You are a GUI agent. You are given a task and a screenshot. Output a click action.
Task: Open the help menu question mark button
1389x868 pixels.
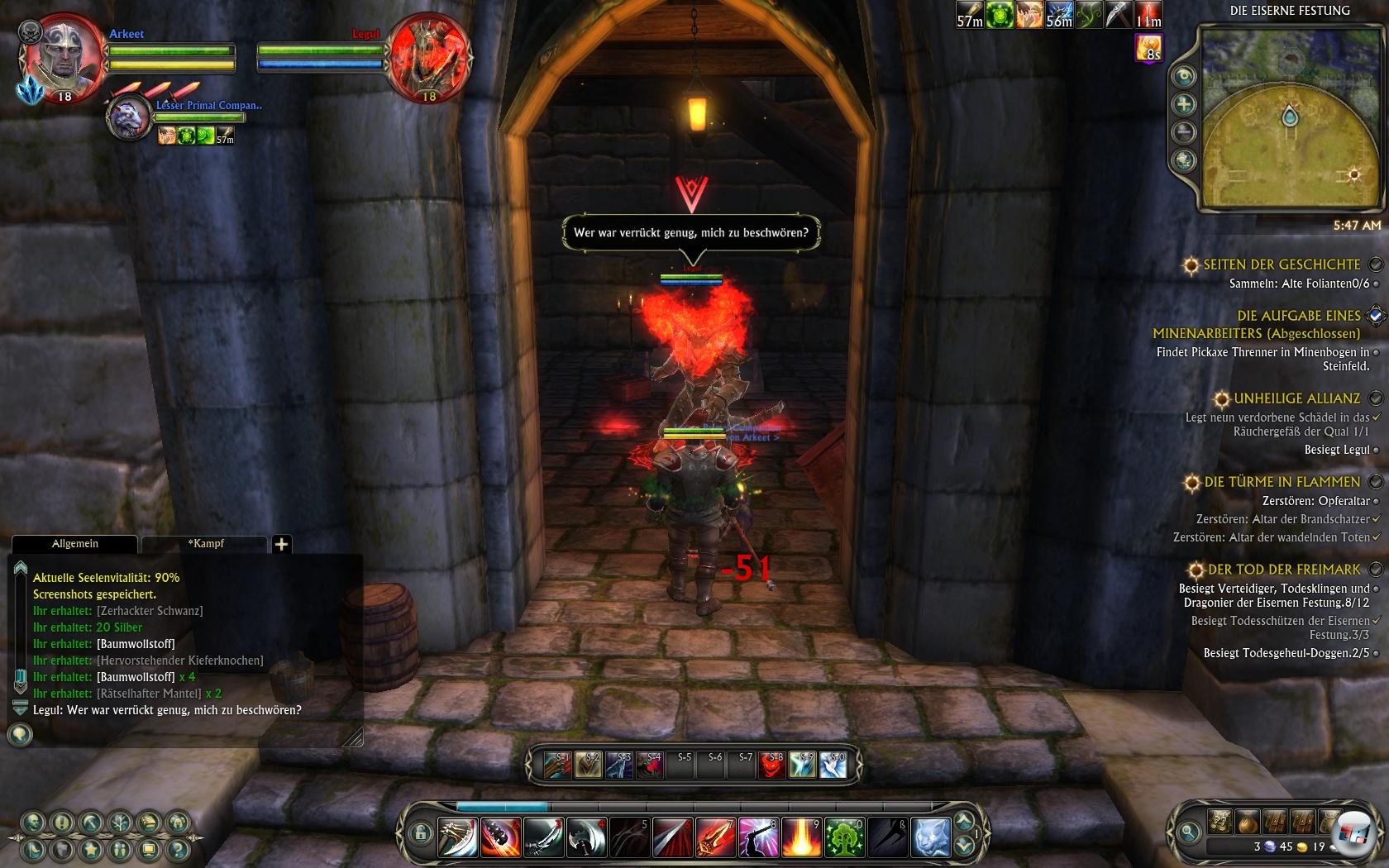point(178,849)
